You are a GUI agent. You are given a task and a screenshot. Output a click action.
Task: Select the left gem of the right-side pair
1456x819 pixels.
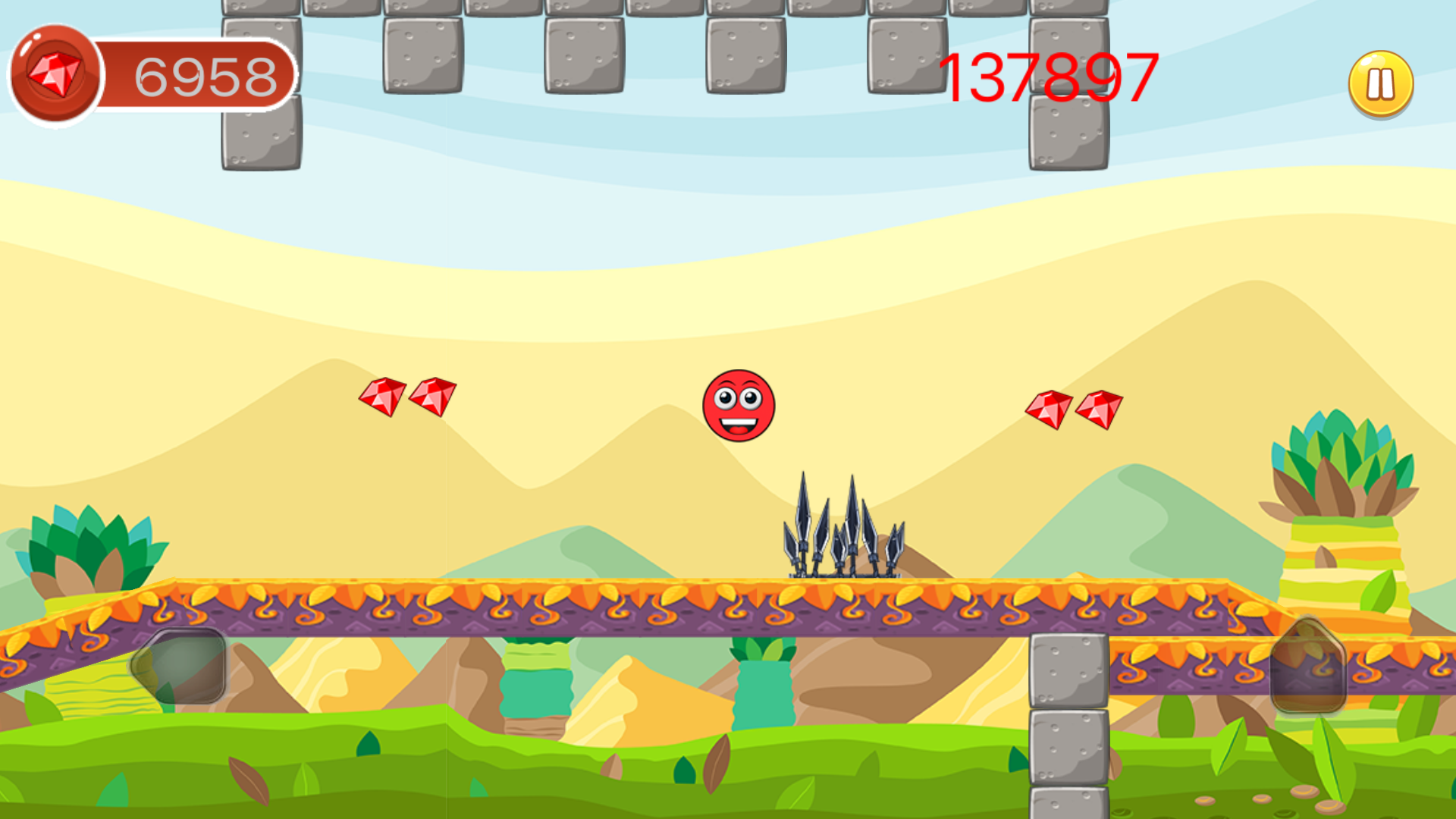click(x=1048, y=409)
